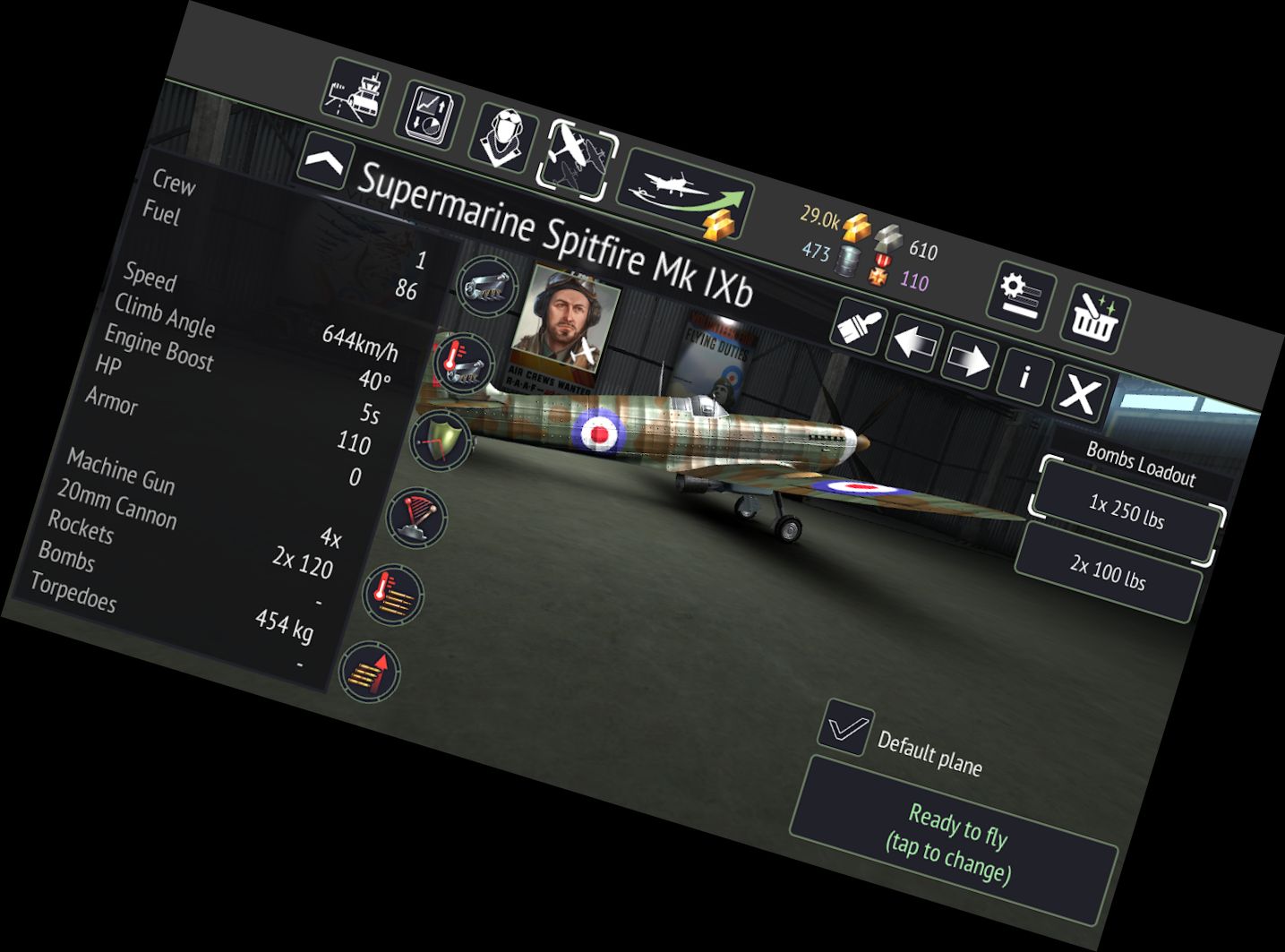The image size is (1285, 952).
Task: Collapse the stats panel with the chevron
Action: tap(328, 161)
